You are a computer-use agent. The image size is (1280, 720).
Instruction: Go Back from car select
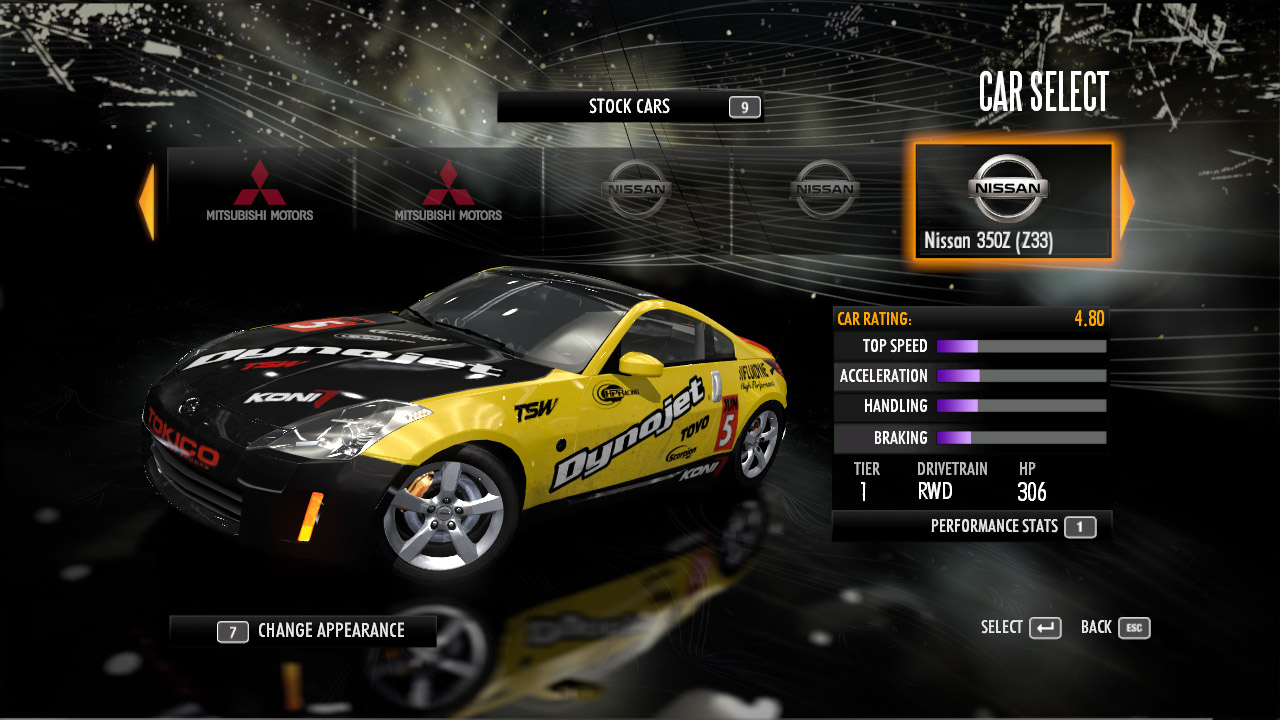pyautogui.click(x=1115, y=628)
